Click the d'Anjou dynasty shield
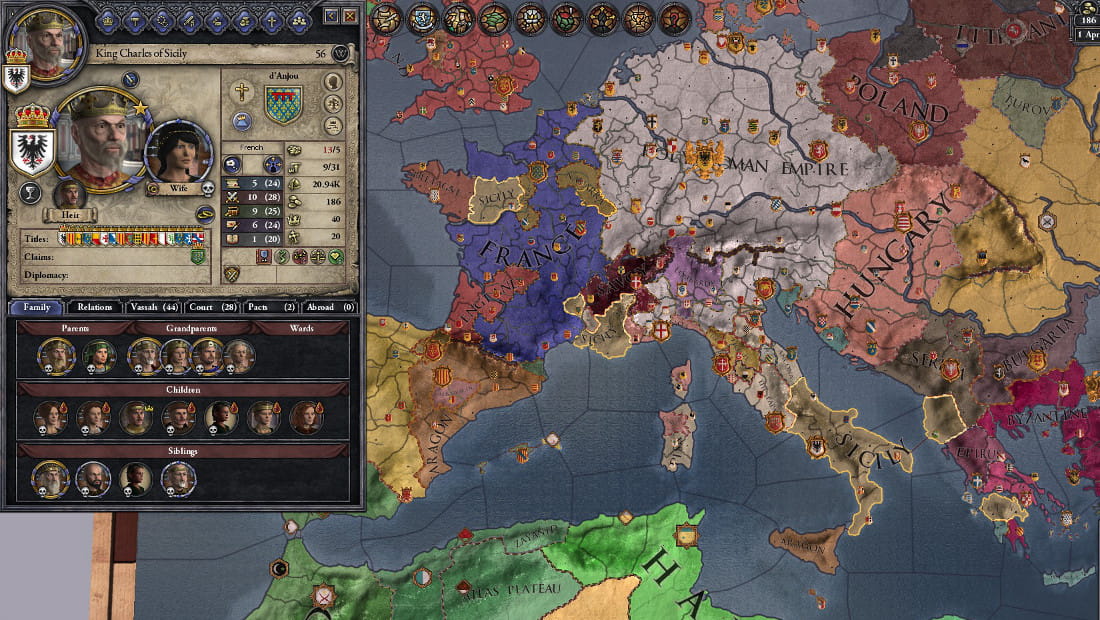This screenshot has height=620, width=1100. pyautogui.click(x=283, y=104)
